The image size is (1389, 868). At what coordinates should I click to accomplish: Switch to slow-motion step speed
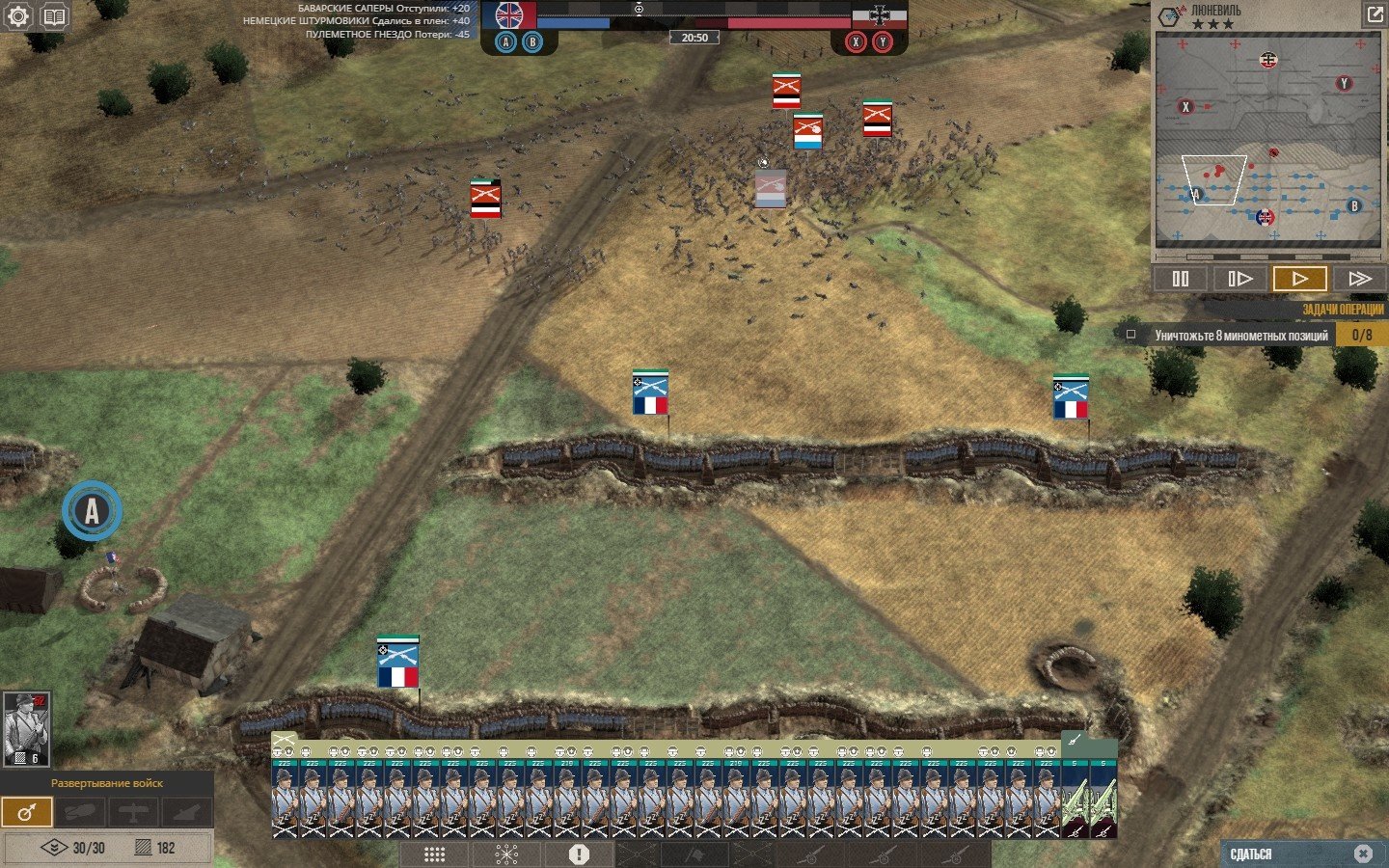1239,279
